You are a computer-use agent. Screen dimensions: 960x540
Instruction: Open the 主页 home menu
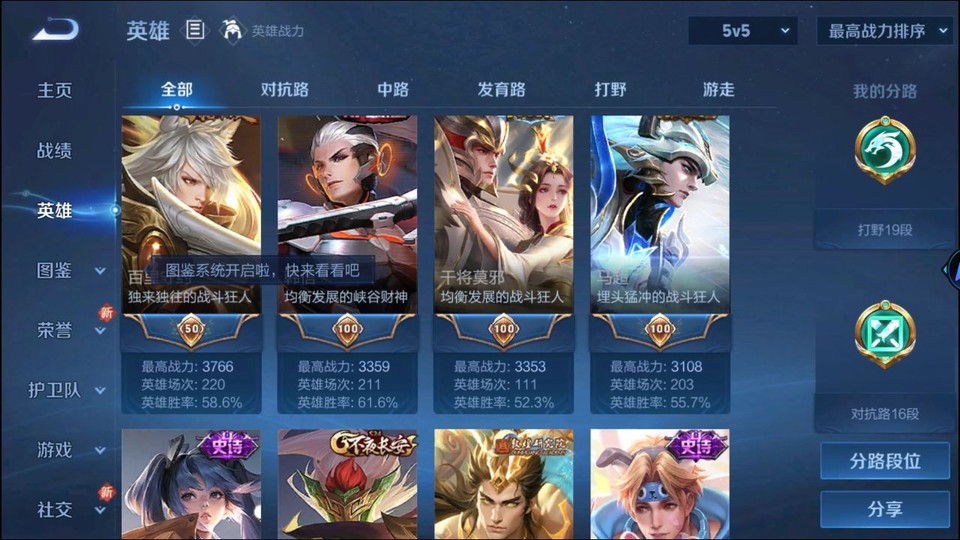(55, 90)
